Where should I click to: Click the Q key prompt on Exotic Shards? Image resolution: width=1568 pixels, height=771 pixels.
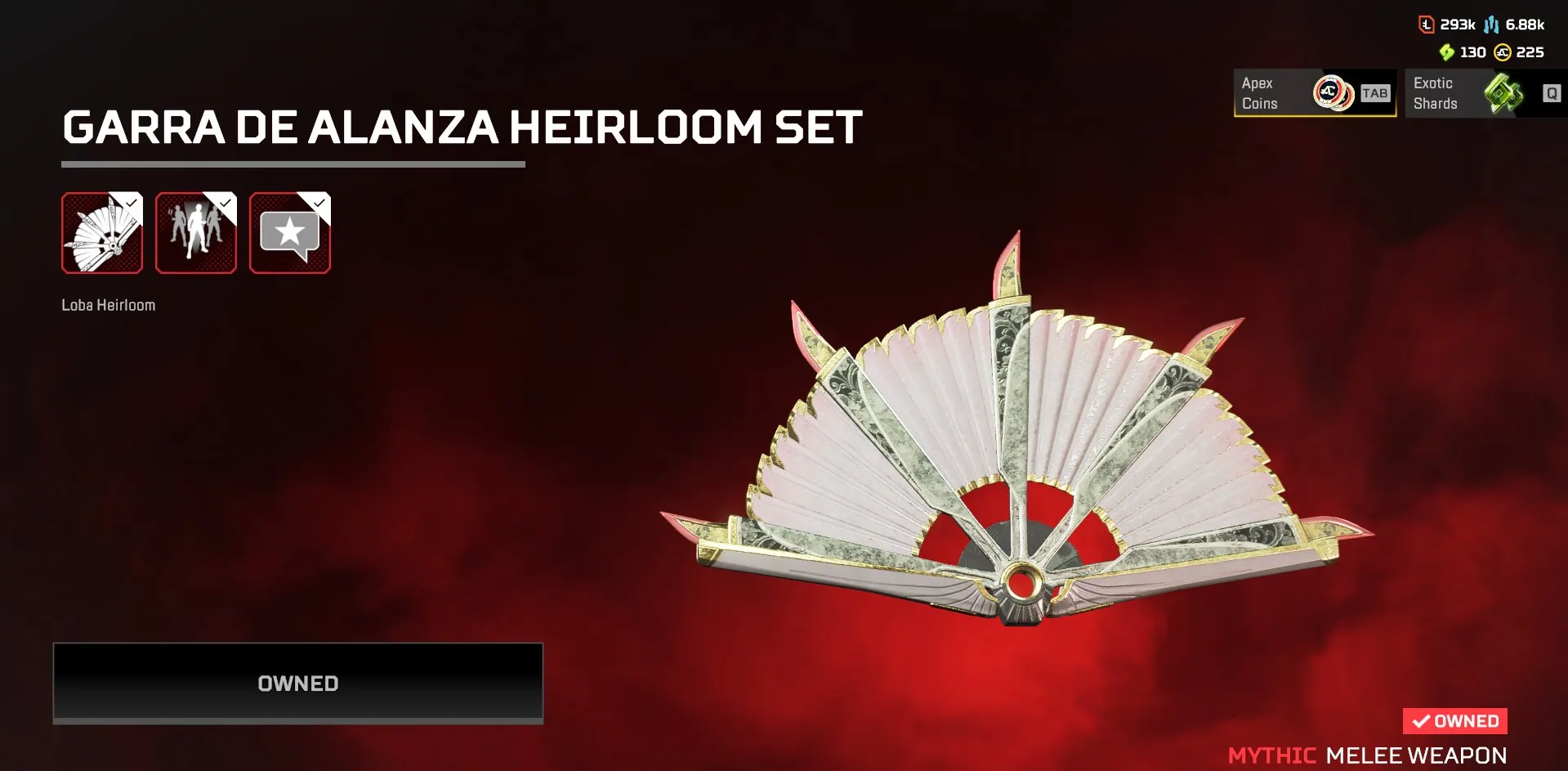click(1549, 93)
